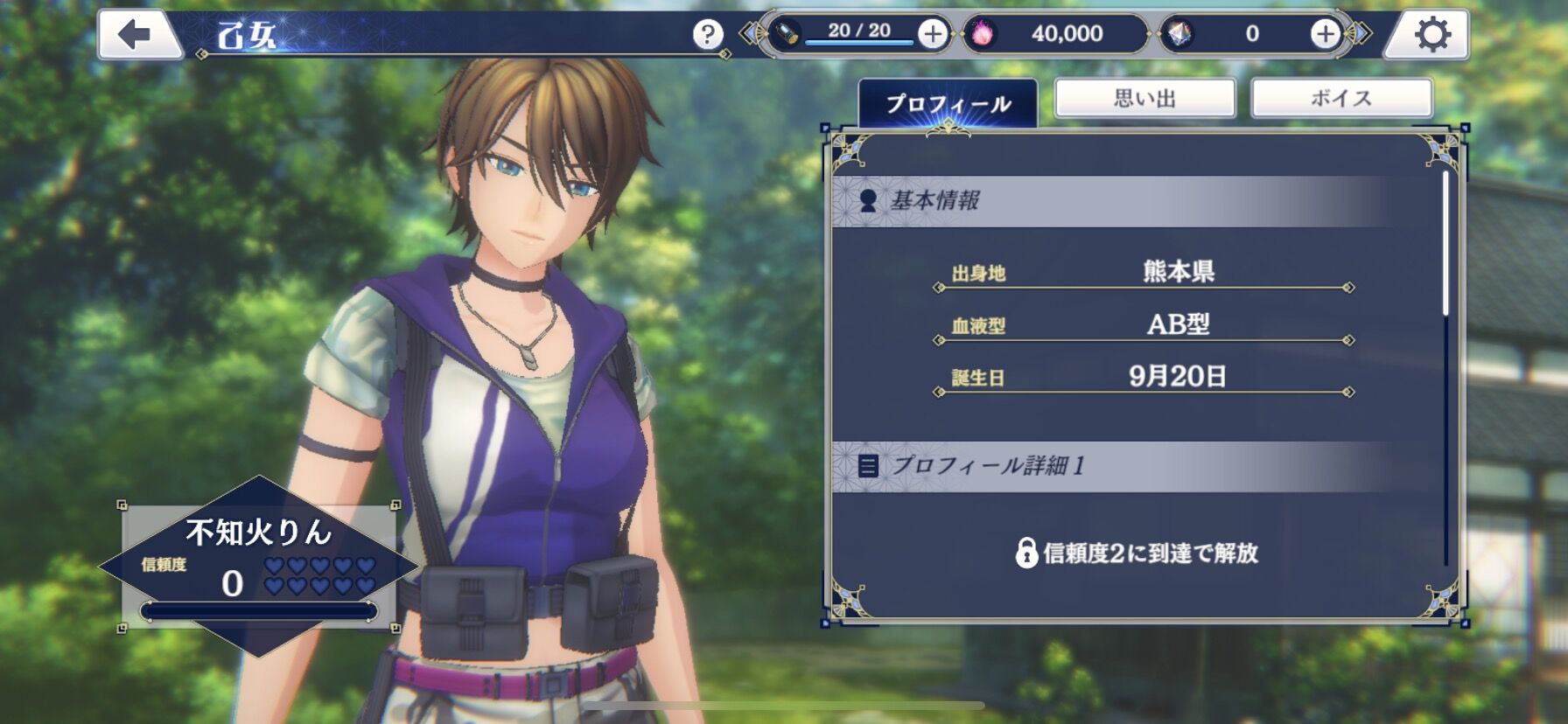Go back with the arrow button
This screenshot has height=724, width=1568.
(x=136, y=35)
